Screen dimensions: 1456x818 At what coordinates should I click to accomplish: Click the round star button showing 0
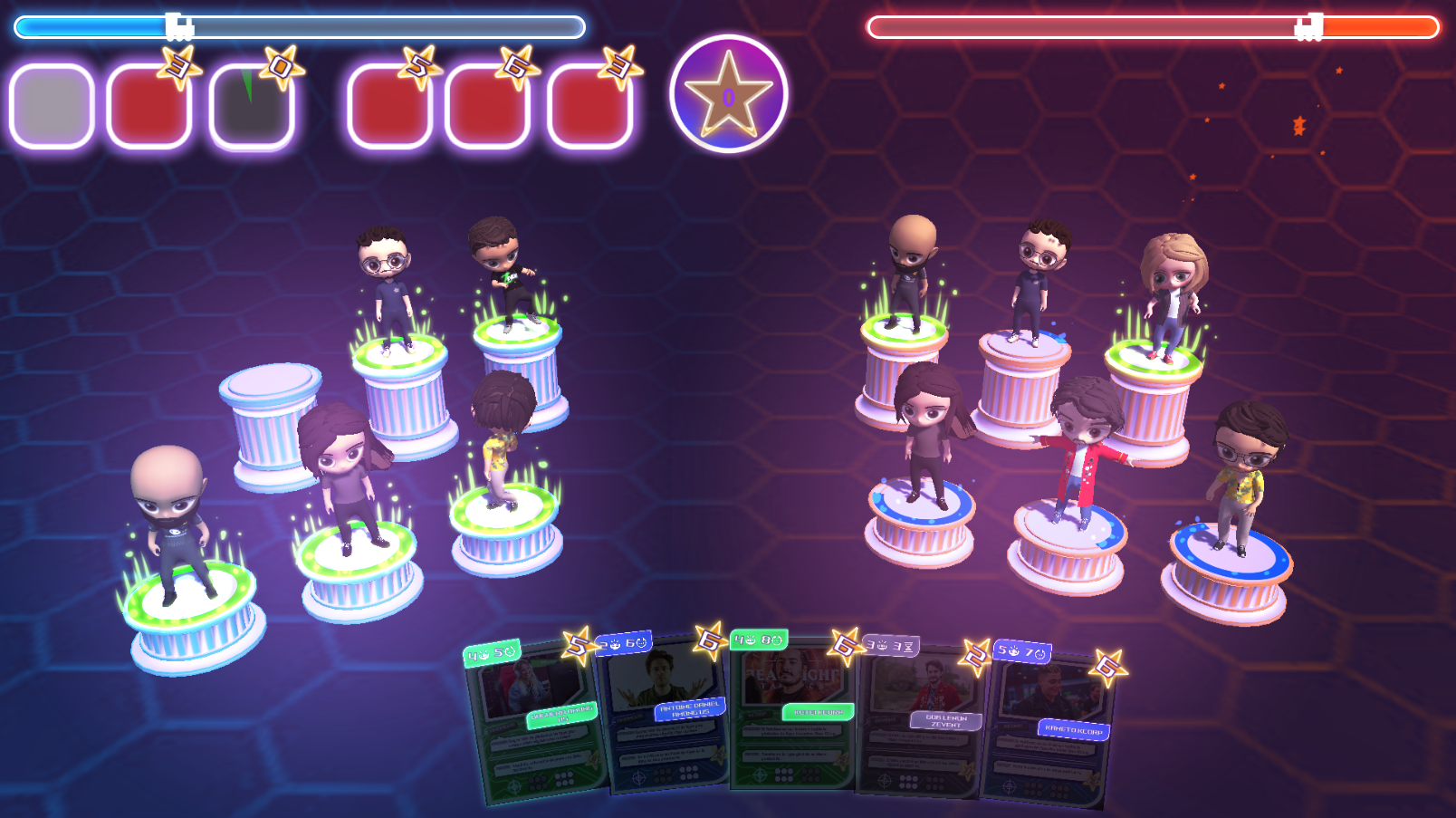coord(729,94)
